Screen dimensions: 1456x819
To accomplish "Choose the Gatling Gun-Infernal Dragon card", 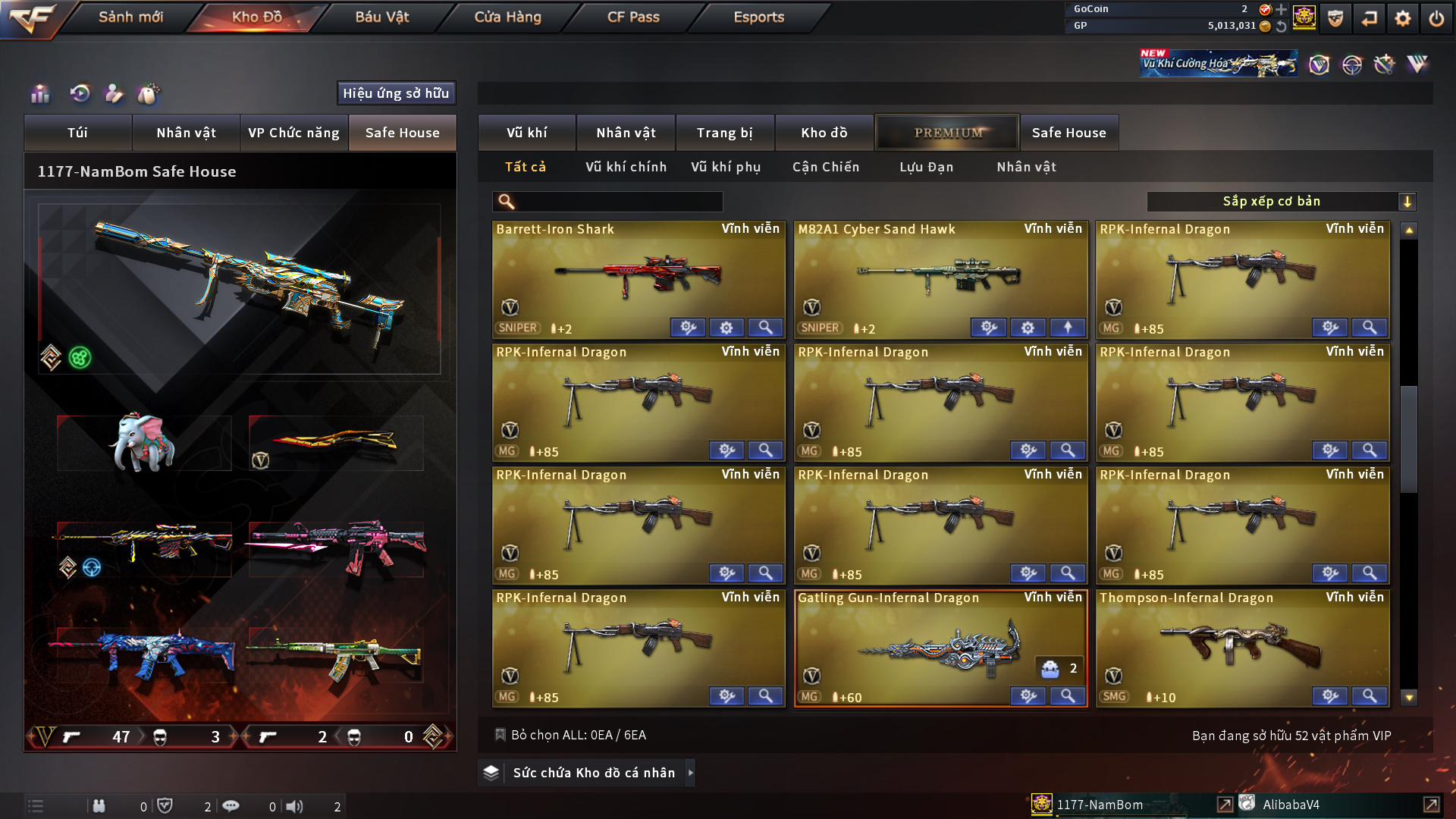I will (940, 645).
